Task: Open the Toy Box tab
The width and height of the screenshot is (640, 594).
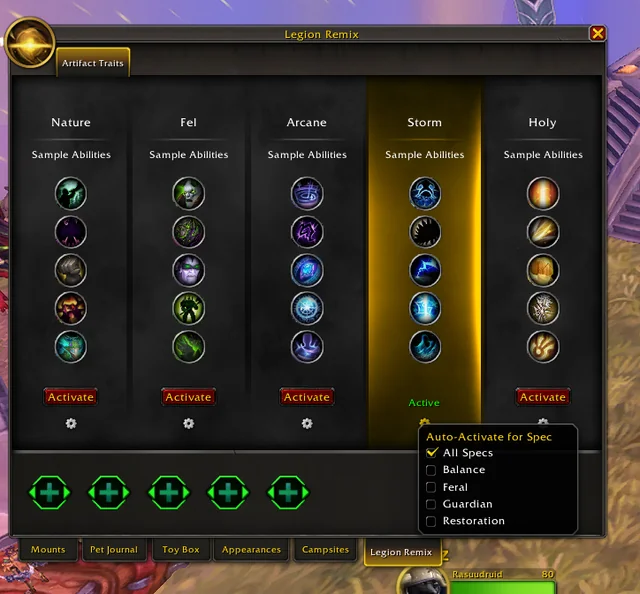Action: click(x=181, y=549)
